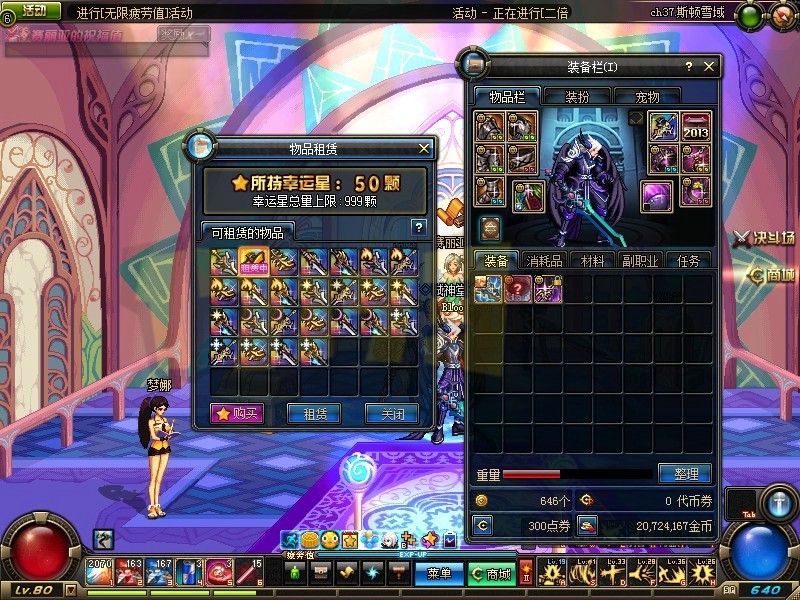
Task: Close the 物品租赁 rental window
Action: [424, 149]
